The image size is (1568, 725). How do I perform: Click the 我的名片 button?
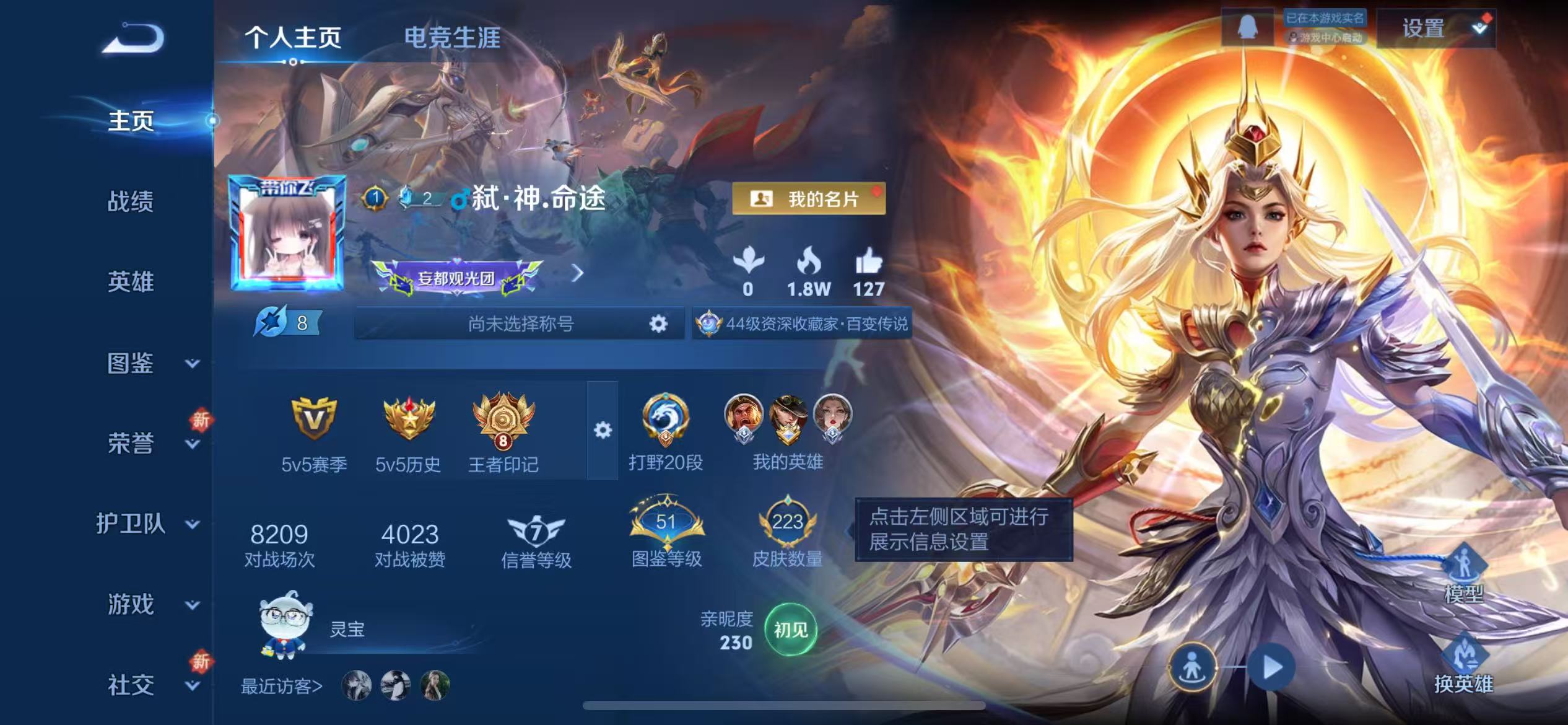point(809,200)
